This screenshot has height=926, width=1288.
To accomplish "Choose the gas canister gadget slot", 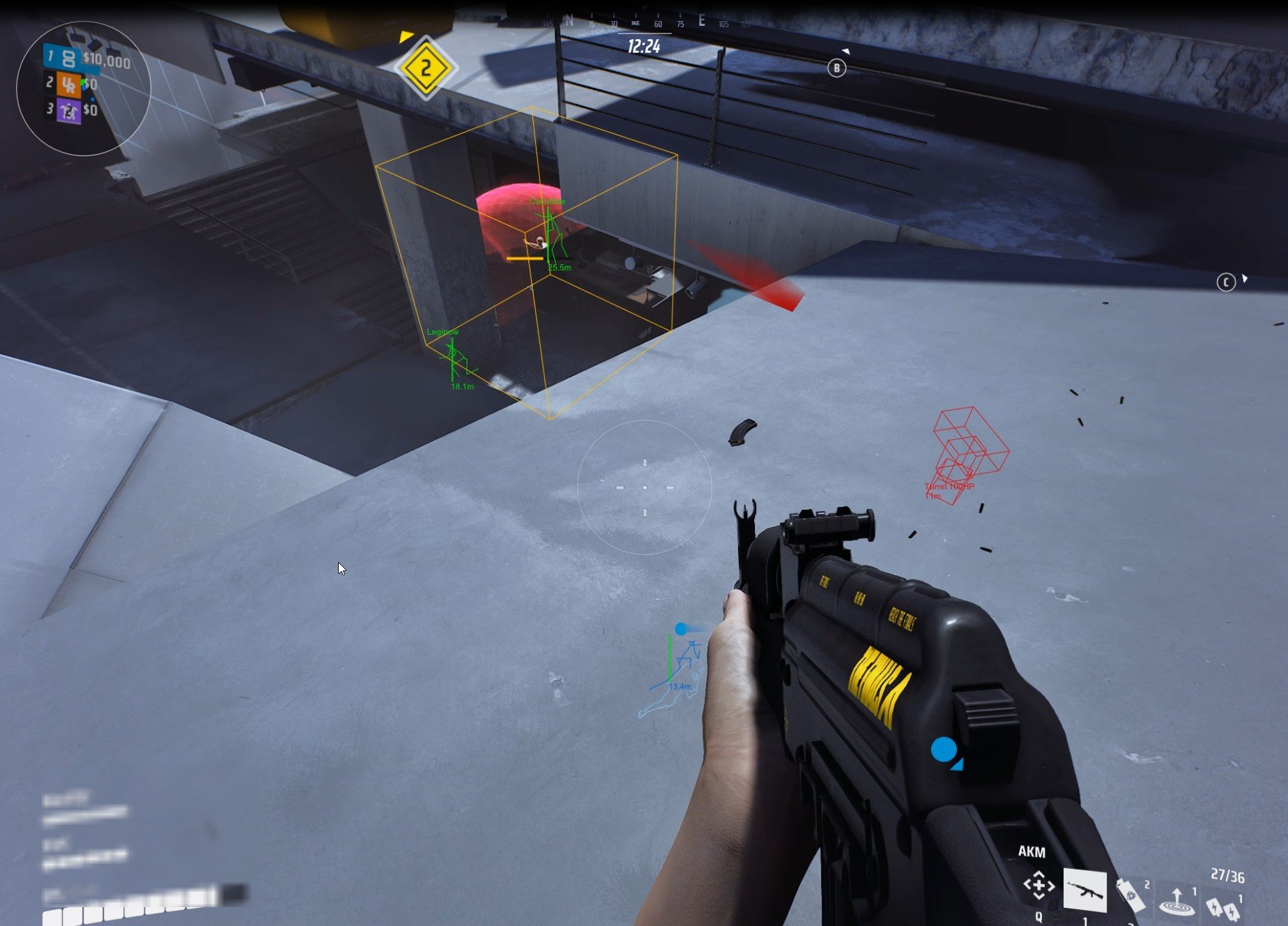I will click(1130, 894).
